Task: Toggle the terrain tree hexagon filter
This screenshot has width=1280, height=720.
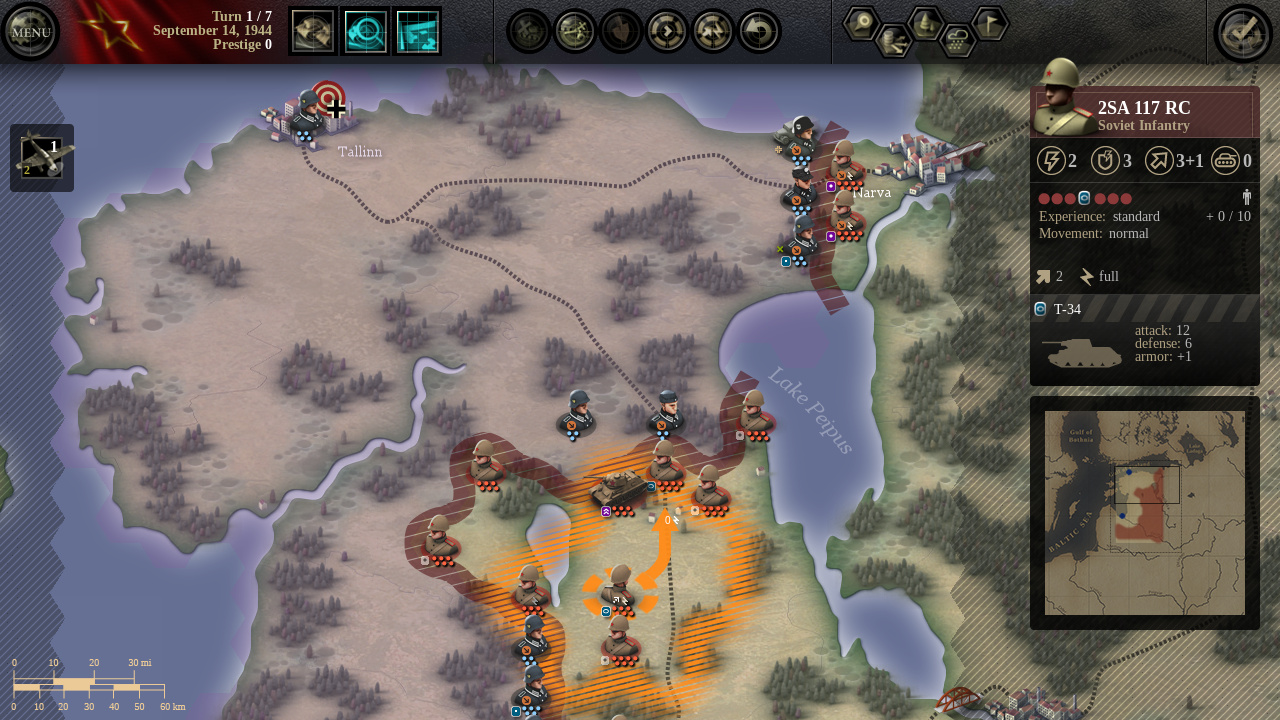Action: (x=925, y=23)
